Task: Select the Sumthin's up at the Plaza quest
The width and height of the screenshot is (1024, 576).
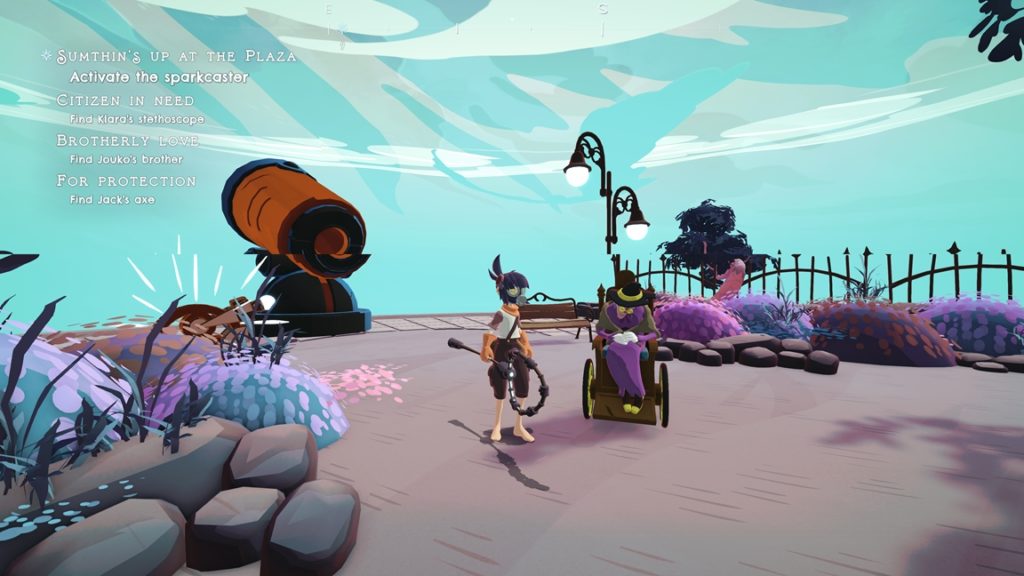Action: tap(176, 56)
